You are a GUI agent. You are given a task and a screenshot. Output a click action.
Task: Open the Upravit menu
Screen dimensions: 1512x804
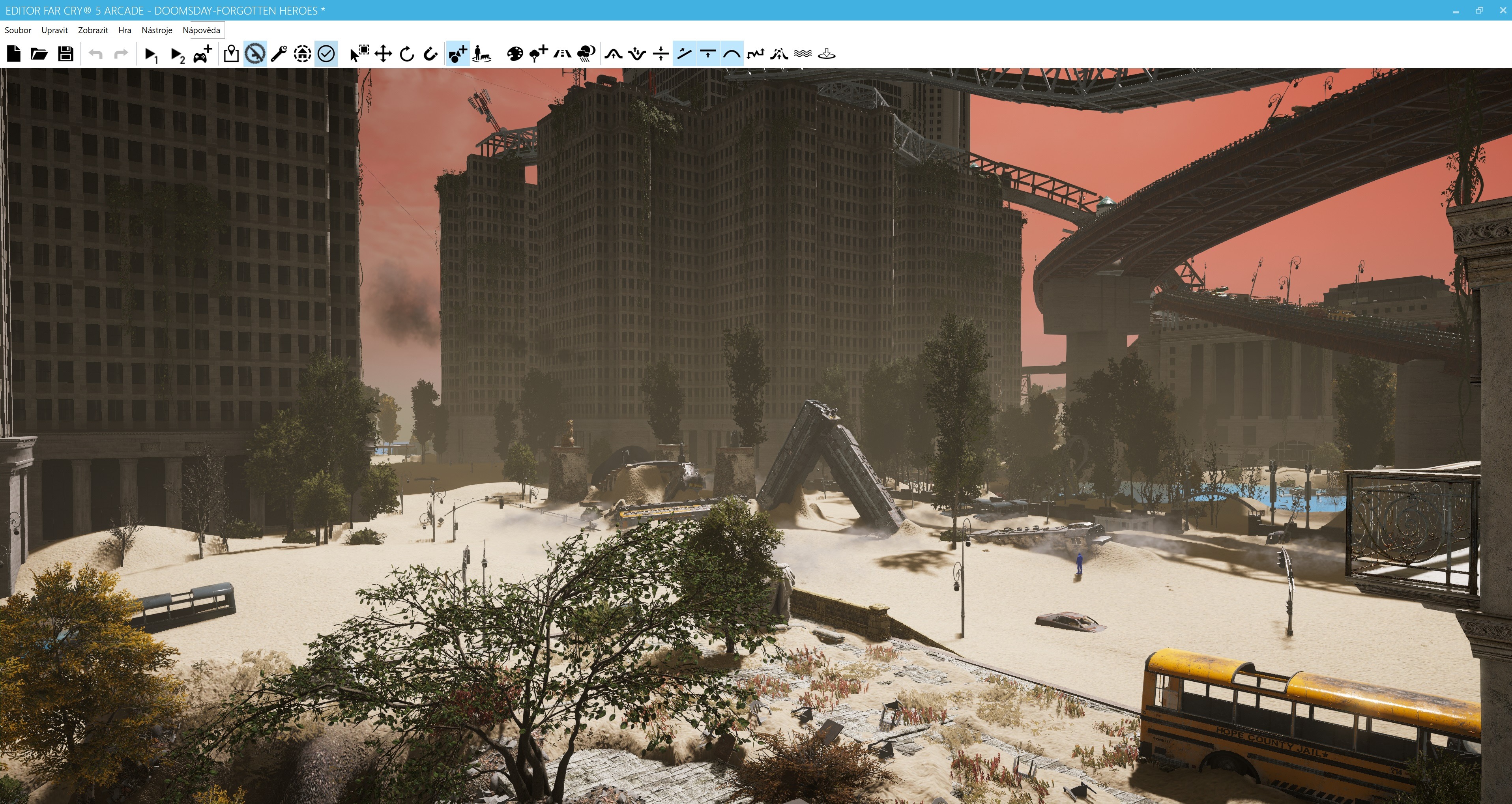(x=54, y=30)
